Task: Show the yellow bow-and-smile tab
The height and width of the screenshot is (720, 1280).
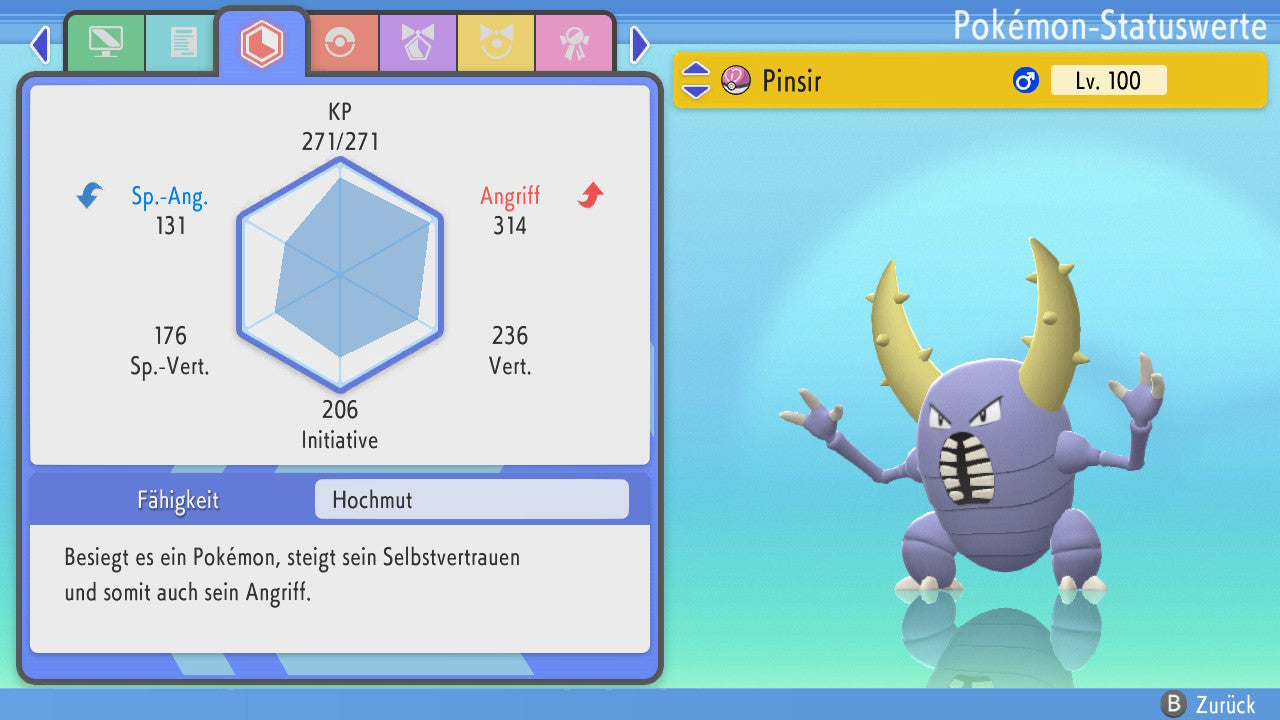Action: coord(496,43)
